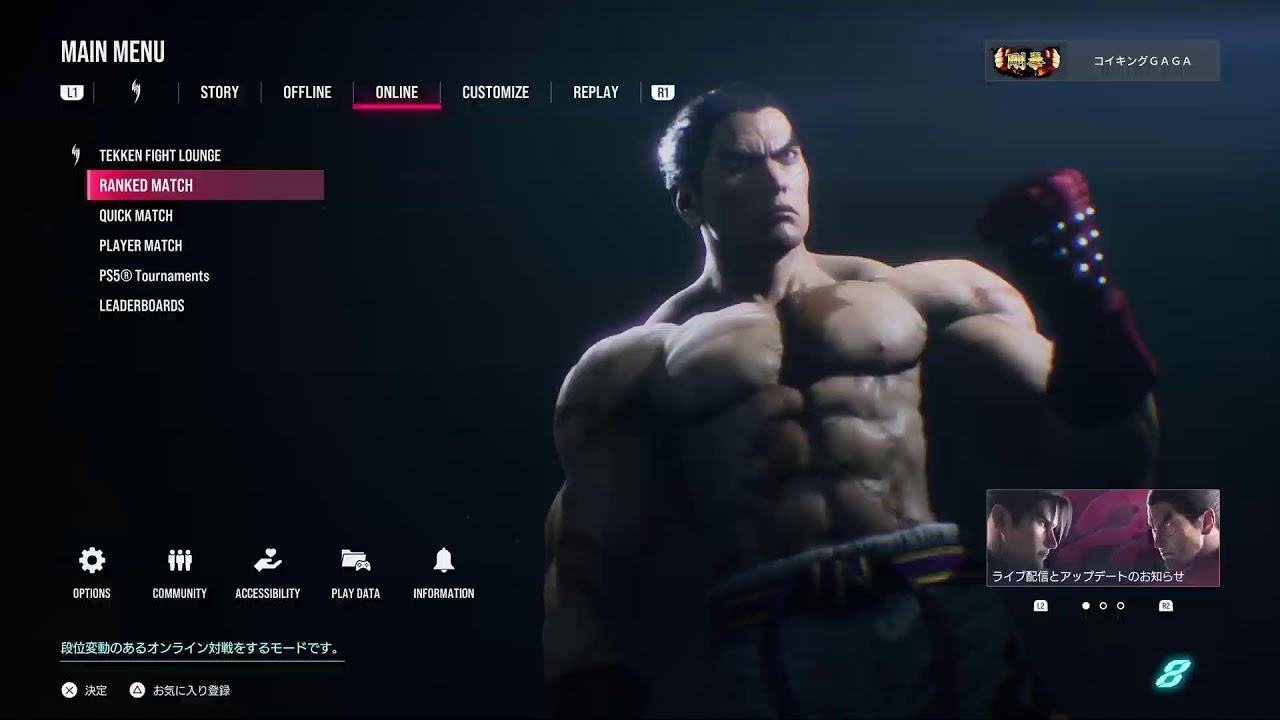Click the Tekken lightning icon beside L1

[135, 92]
